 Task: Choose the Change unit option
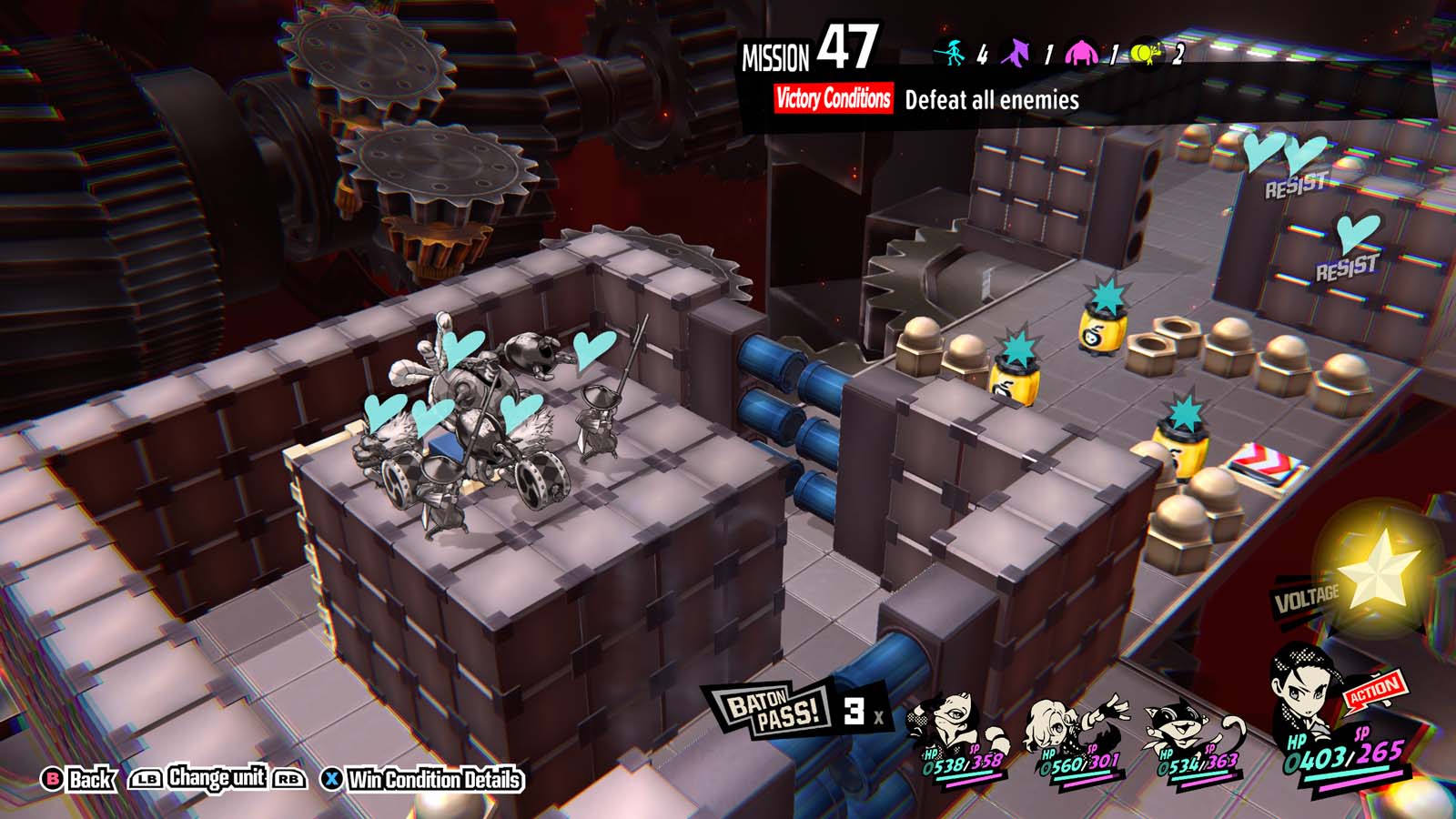[217, 778]
